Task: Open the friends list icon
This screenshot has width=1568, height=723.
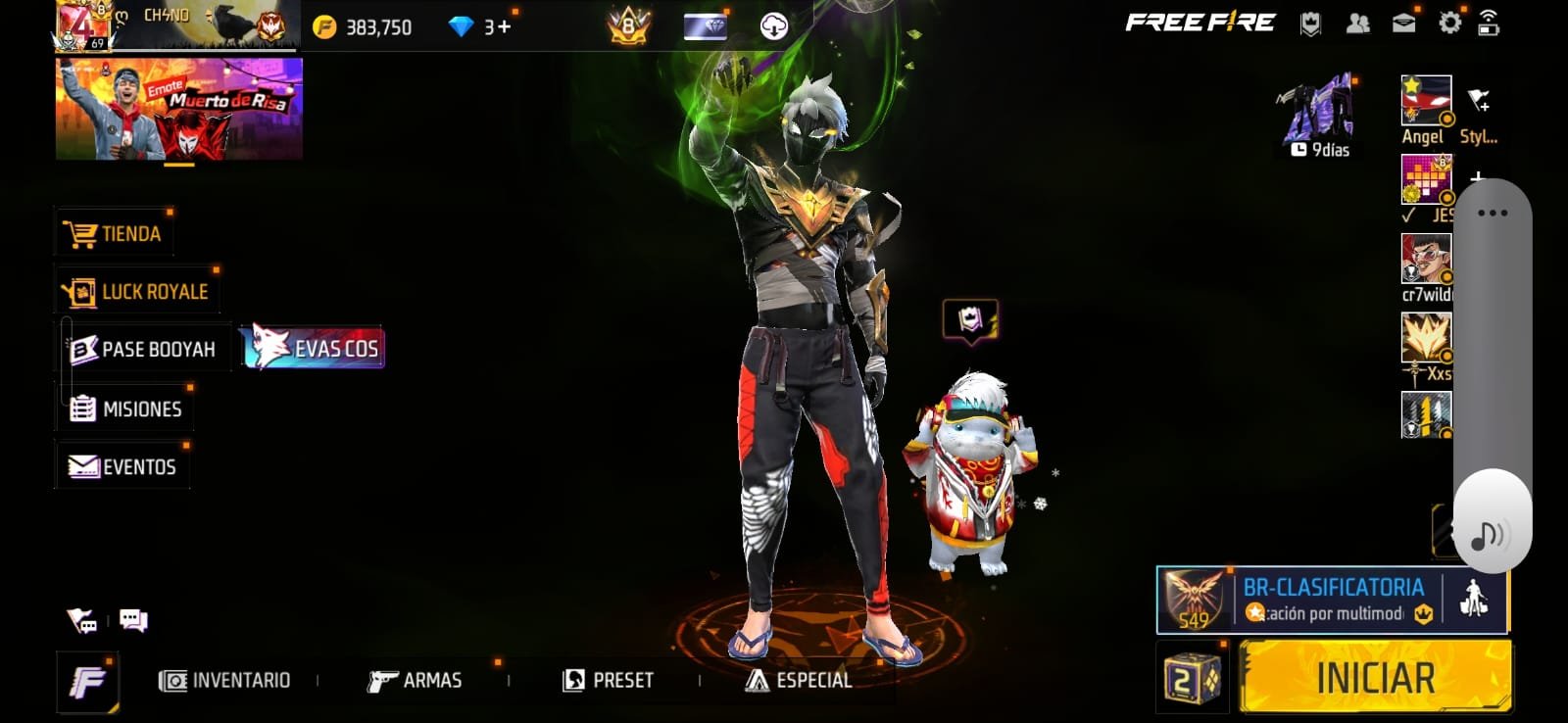Action: (x=1357, y=24)
